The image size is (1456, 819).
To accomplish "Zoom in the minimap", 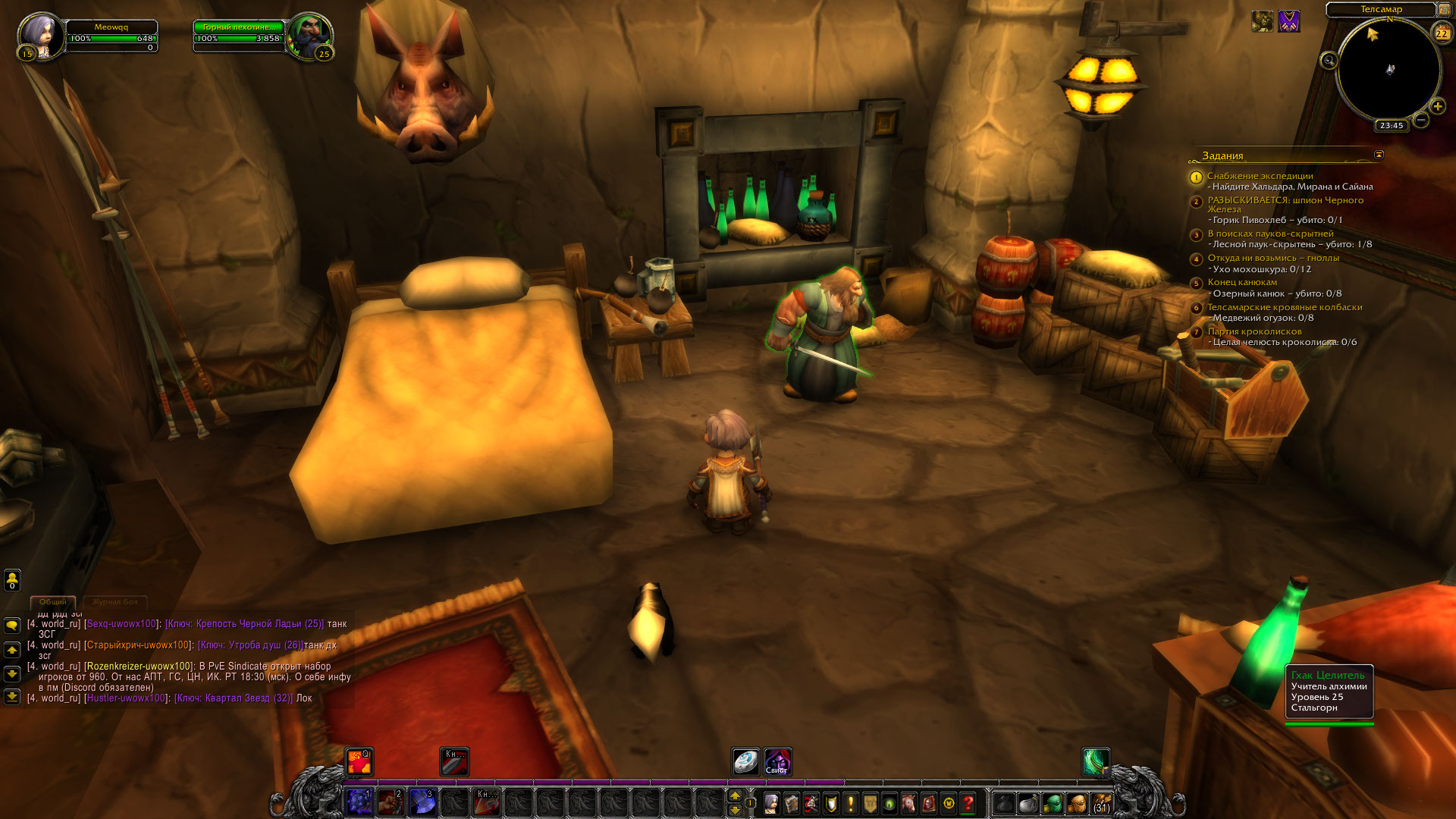I will [1437, 107].
